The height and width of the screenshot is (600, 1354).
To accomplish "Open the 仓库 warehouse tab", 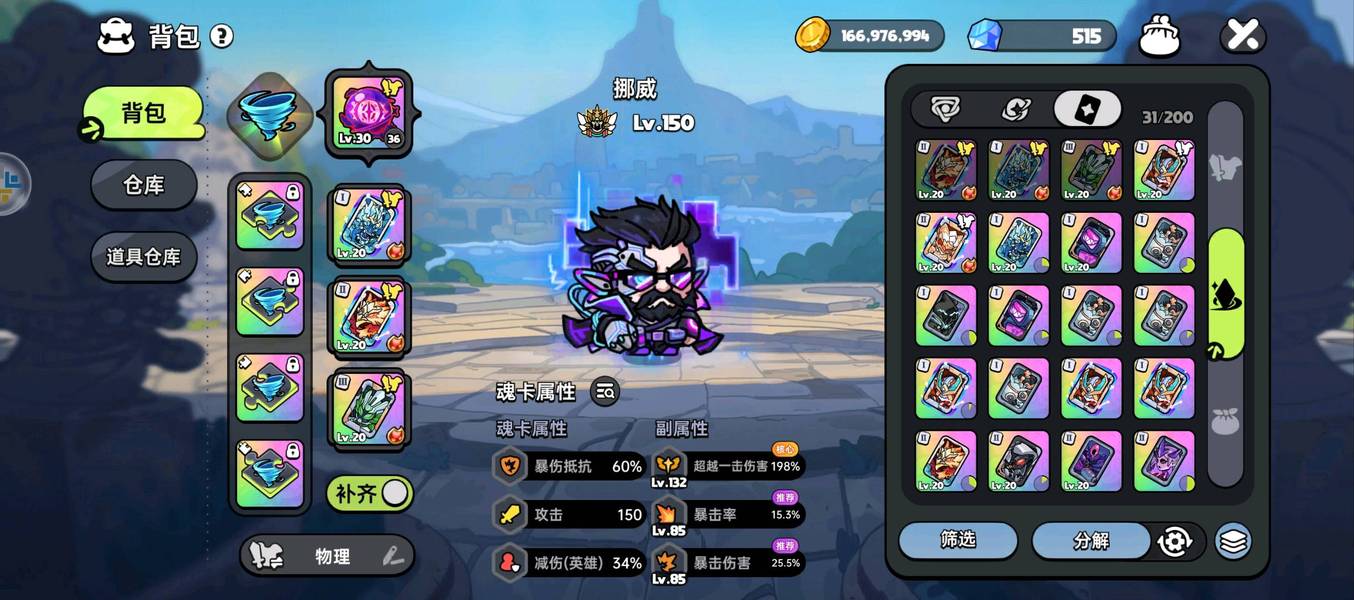I will (x=144, y=185).
